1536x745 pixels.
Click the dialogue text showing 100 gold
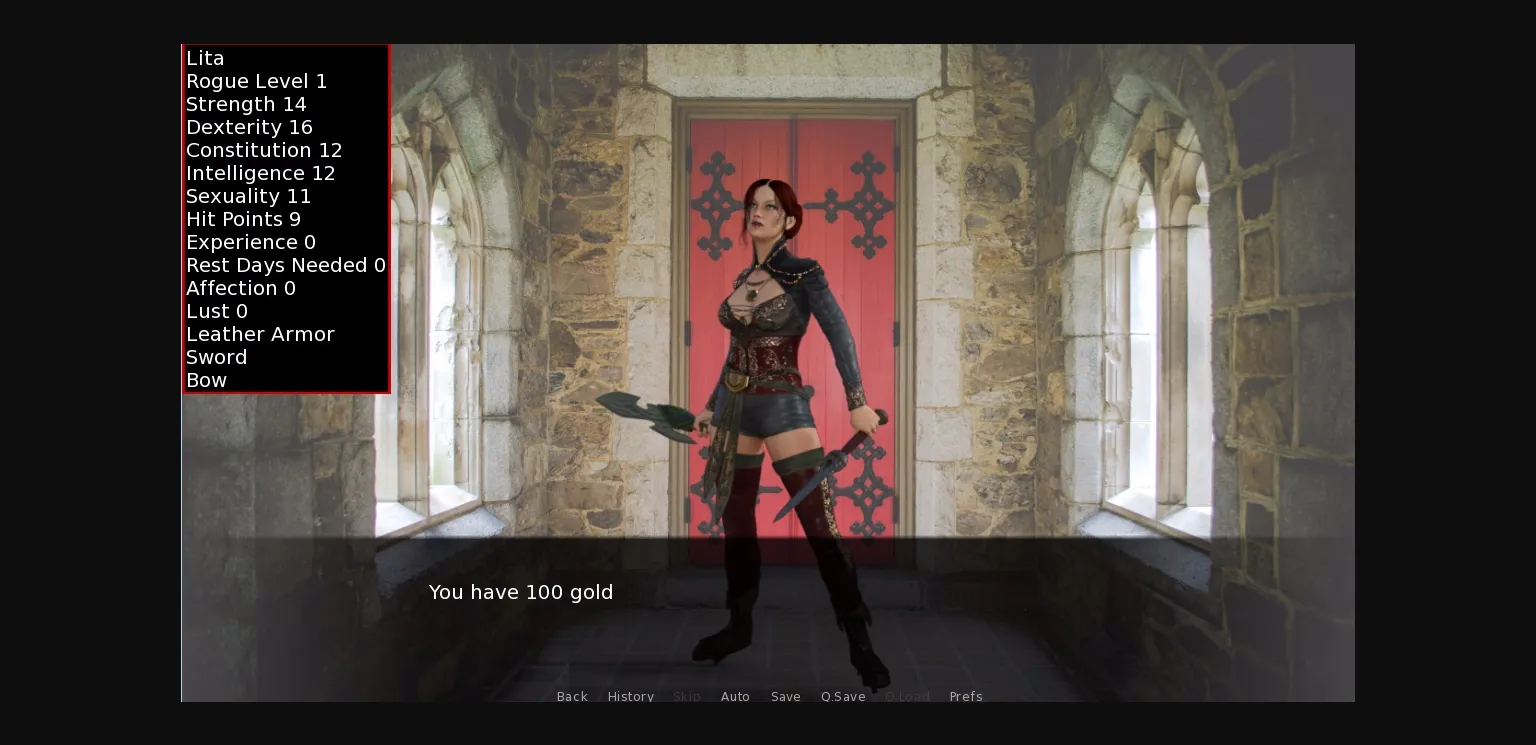point(521,592)
